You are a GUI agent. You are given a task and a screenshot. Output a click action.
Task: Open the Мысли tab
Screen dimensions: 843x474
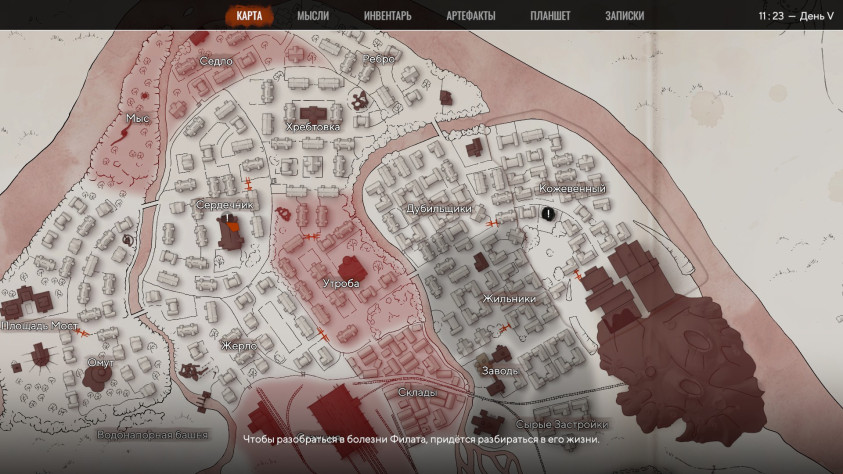coord(313,16)
